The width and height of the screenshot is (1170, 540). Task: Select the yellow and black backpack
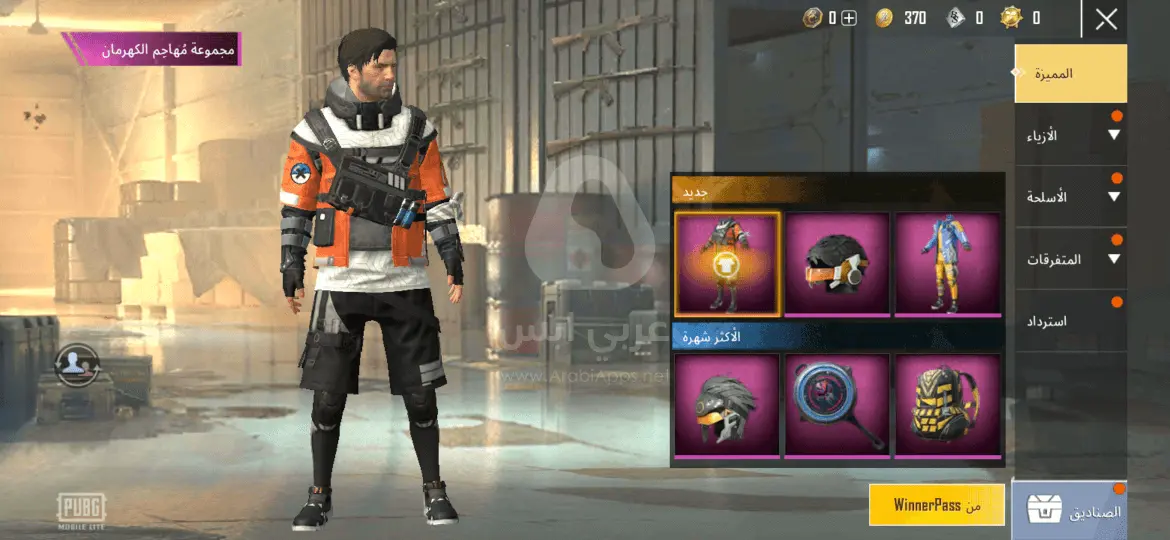pyautogui.click(x=947, y=406)
